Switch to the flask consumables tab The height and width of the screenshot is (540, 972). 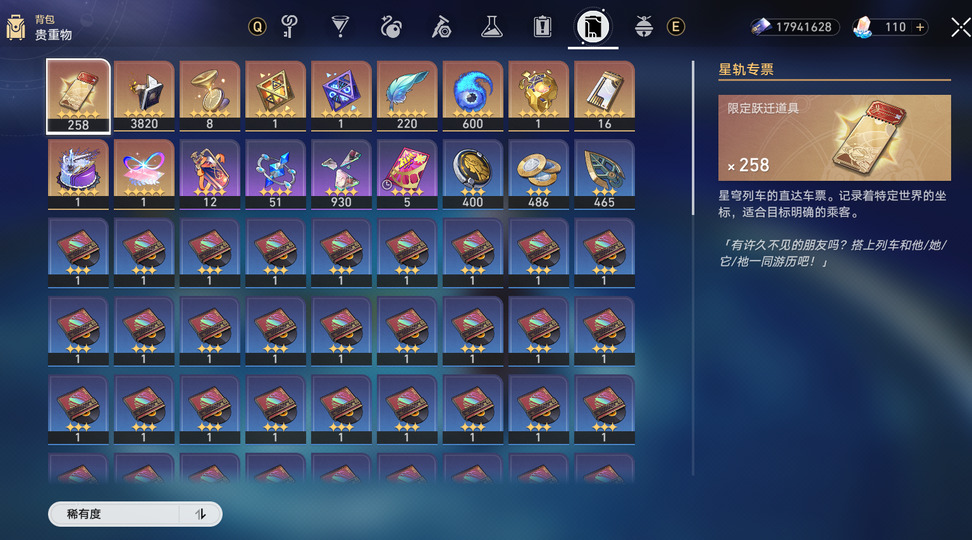click(x=491, y=26)
